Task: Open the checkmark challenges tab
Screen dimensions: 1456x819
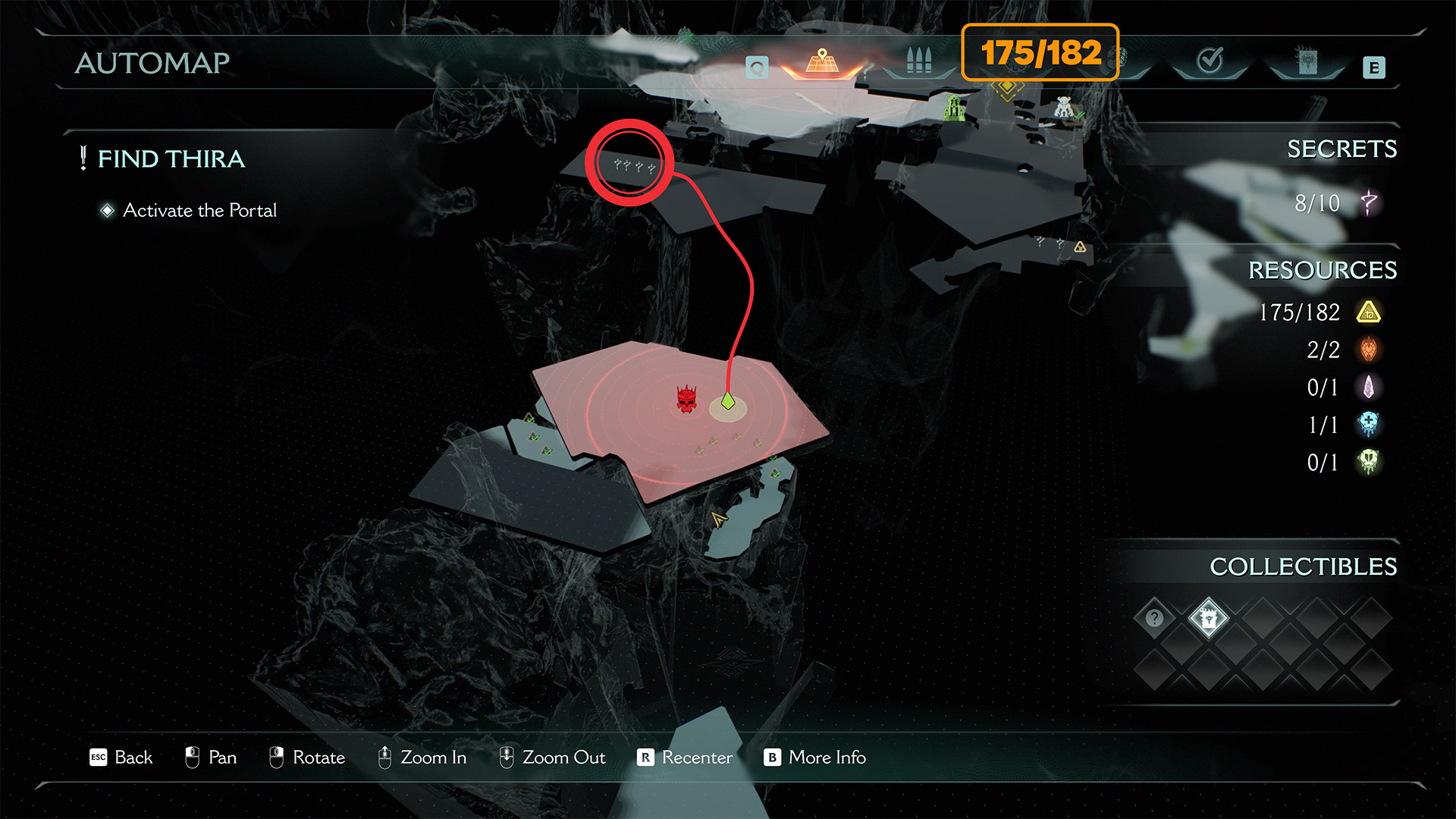Action: click(1210, 61)
